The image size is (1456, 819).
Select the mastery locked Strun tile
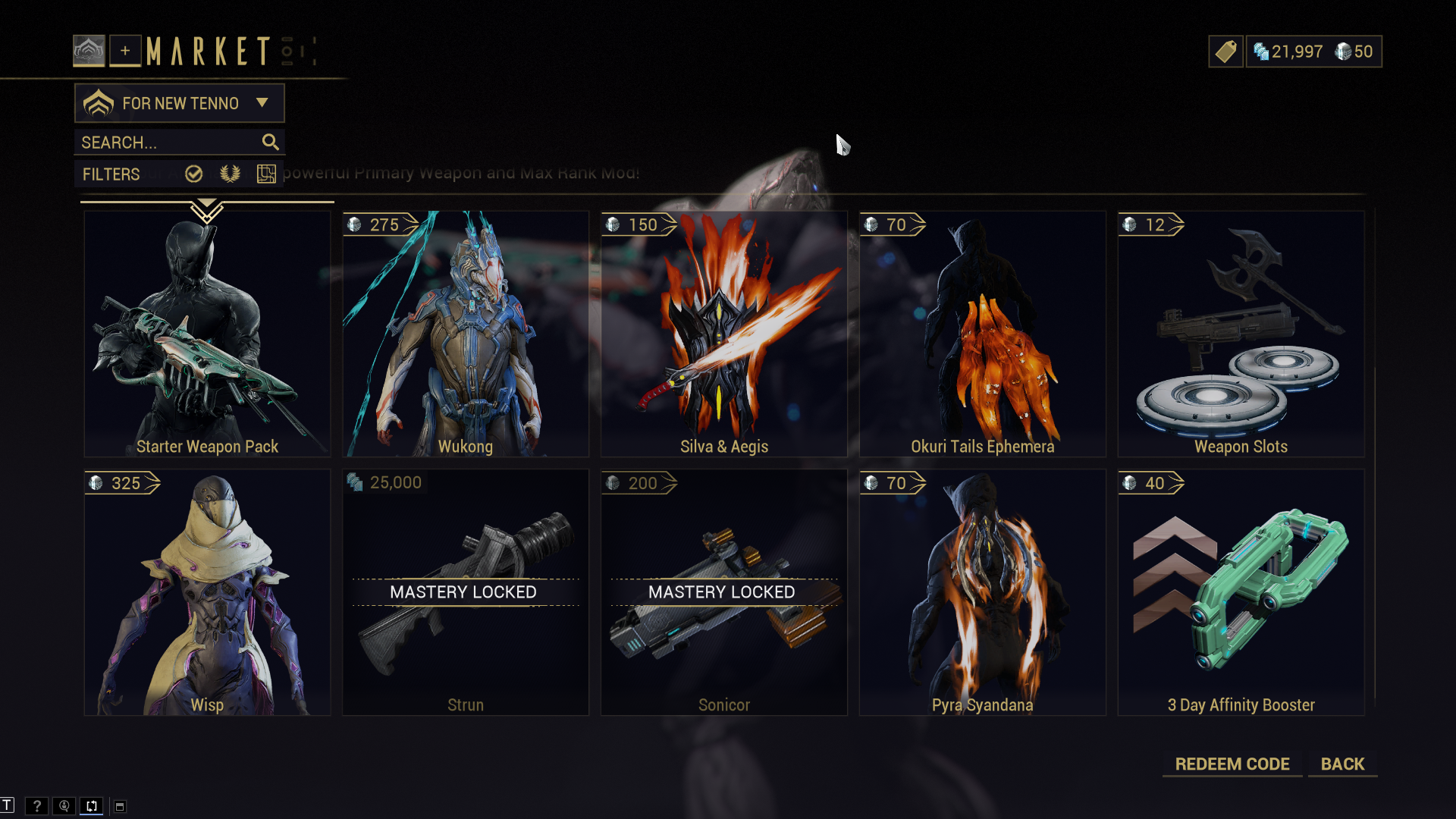point(466,592)
